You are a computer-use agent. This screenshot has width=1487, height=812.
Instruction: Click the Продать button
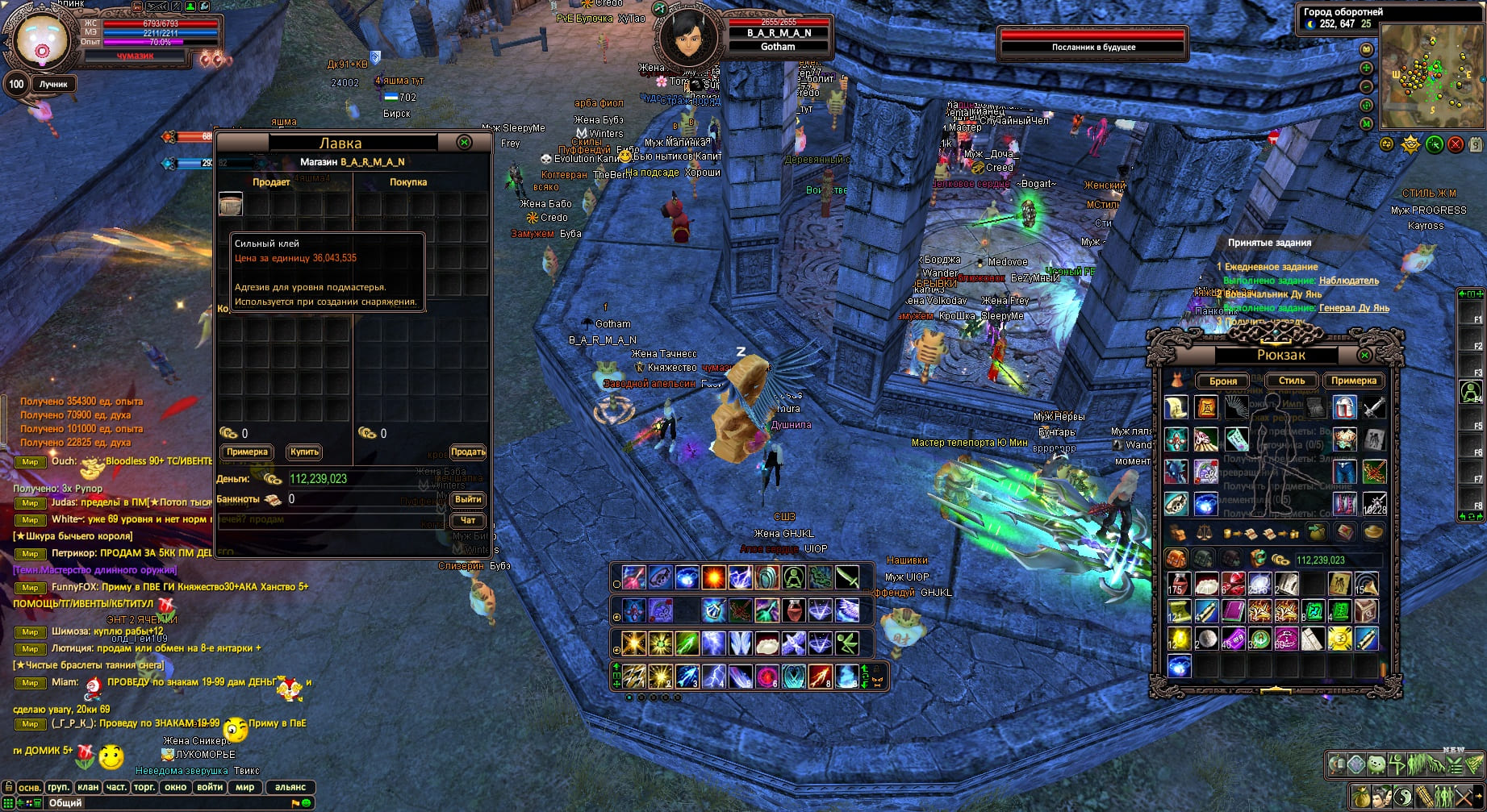click(468, 452)
